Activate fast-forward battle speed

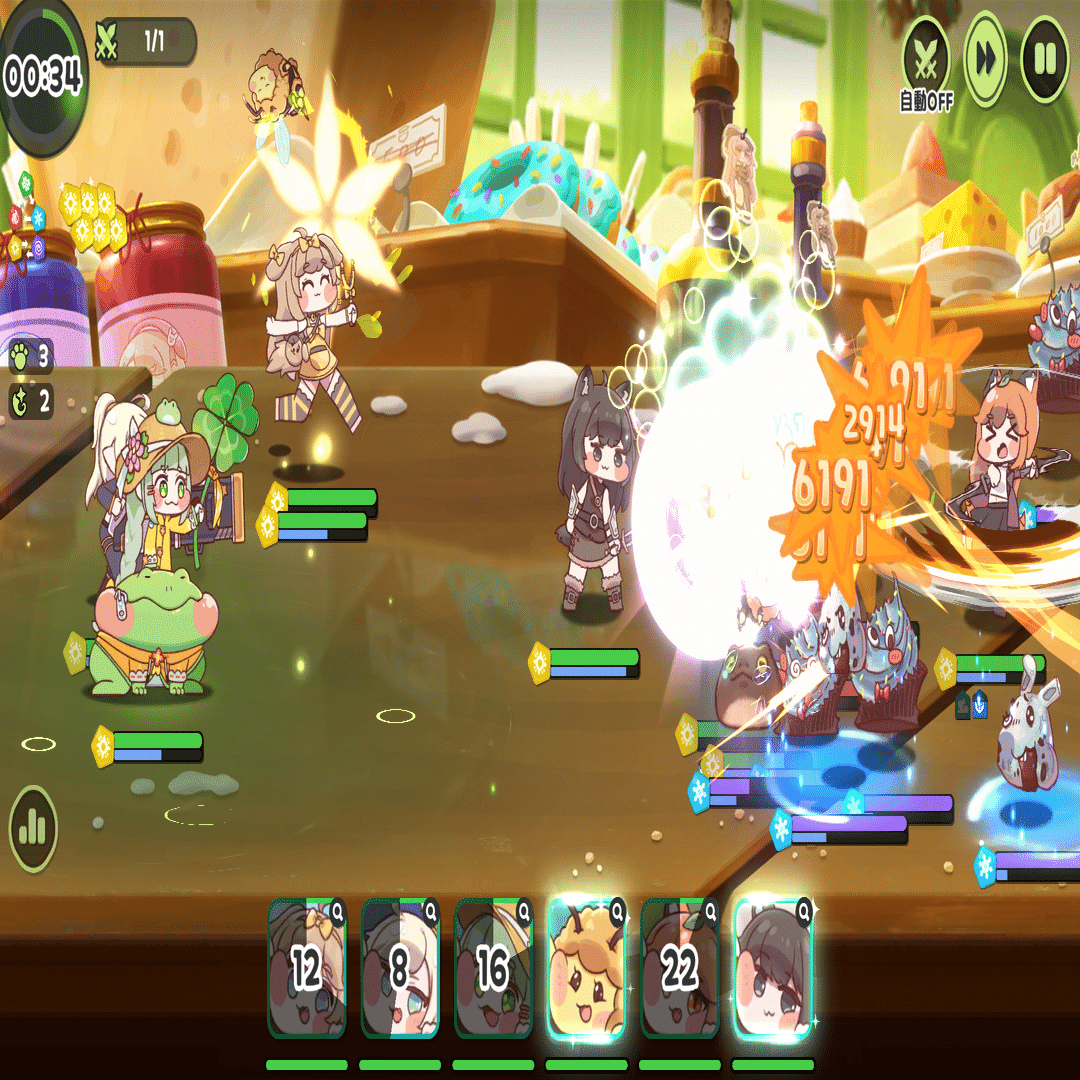(x=985, y=59)
